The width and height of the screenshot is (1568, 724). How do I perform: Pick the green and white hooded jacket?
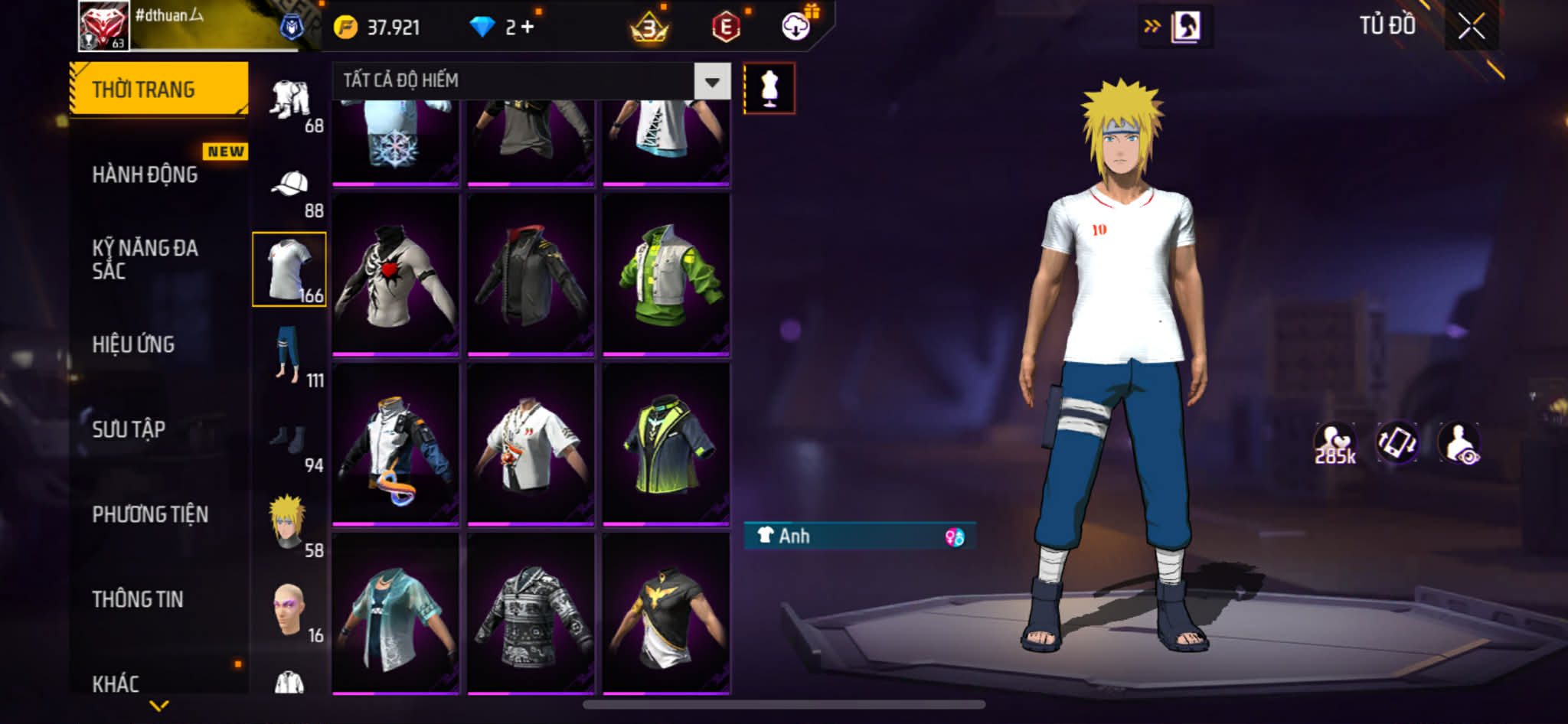666,275
